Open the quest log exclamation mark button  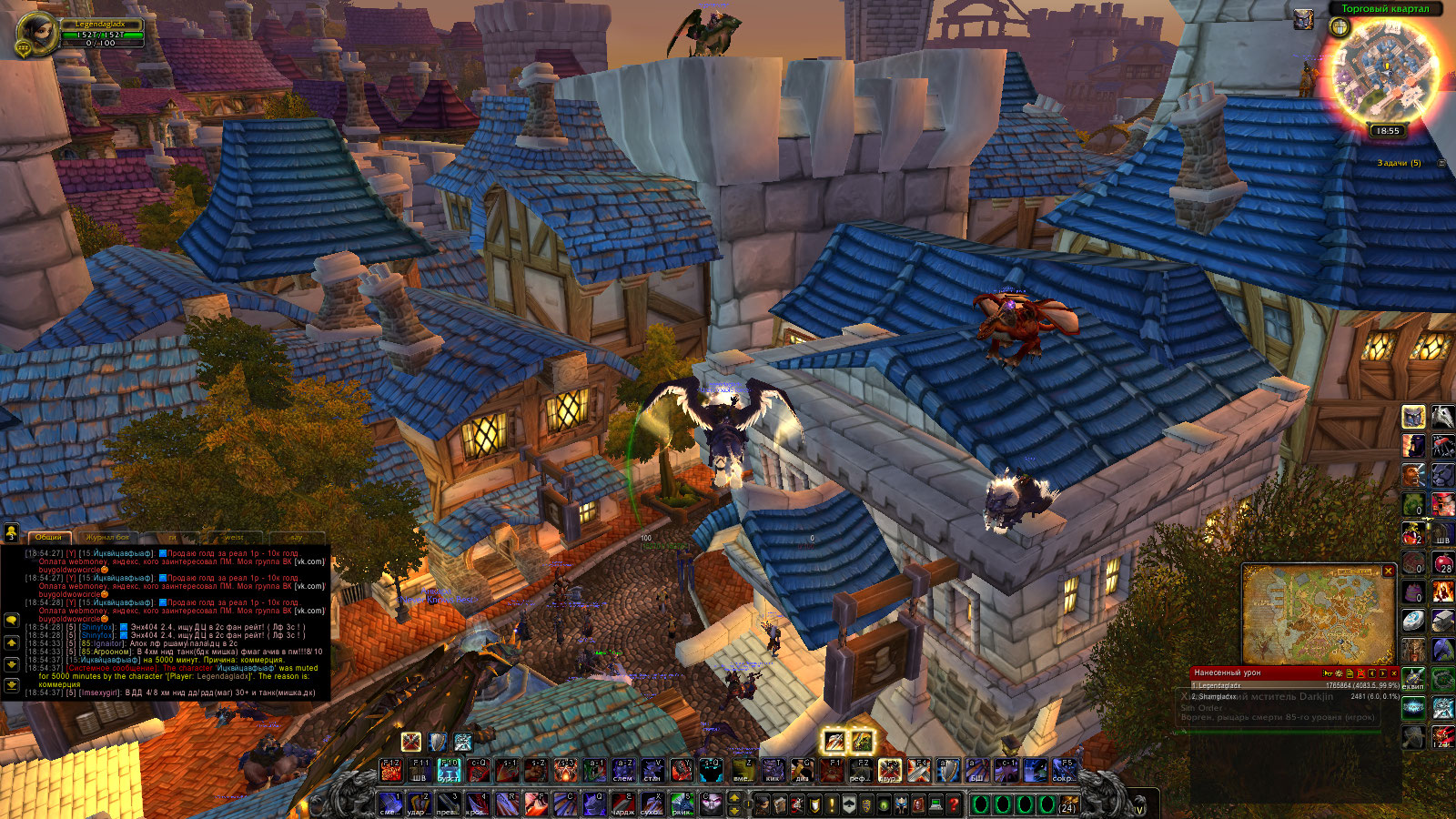tap(832, 804)
